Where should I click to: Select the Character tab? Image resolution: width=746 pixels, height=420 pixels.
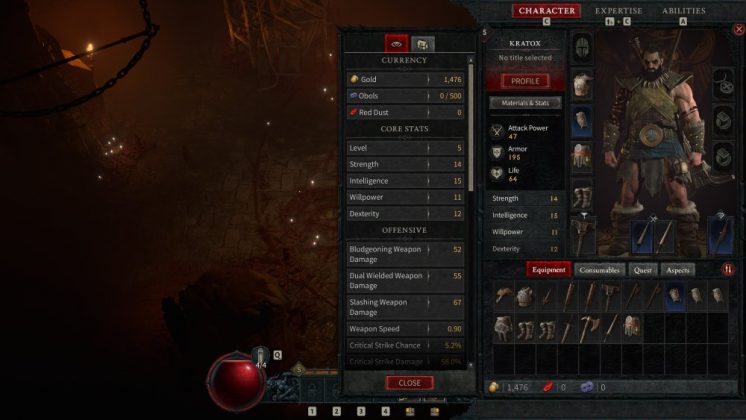pos(546,11)
